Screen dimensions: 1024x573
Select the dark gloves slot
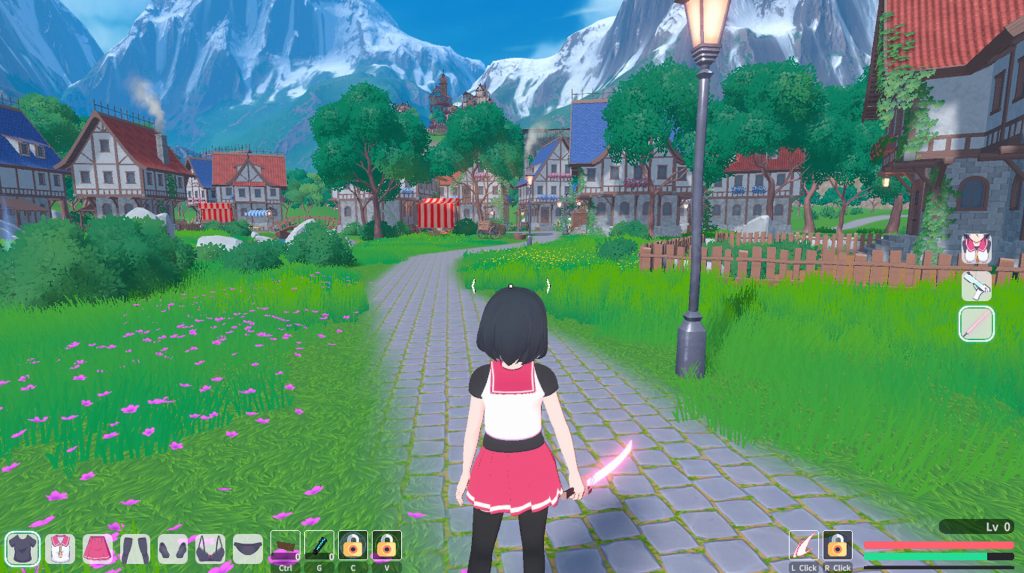(172, 547)
